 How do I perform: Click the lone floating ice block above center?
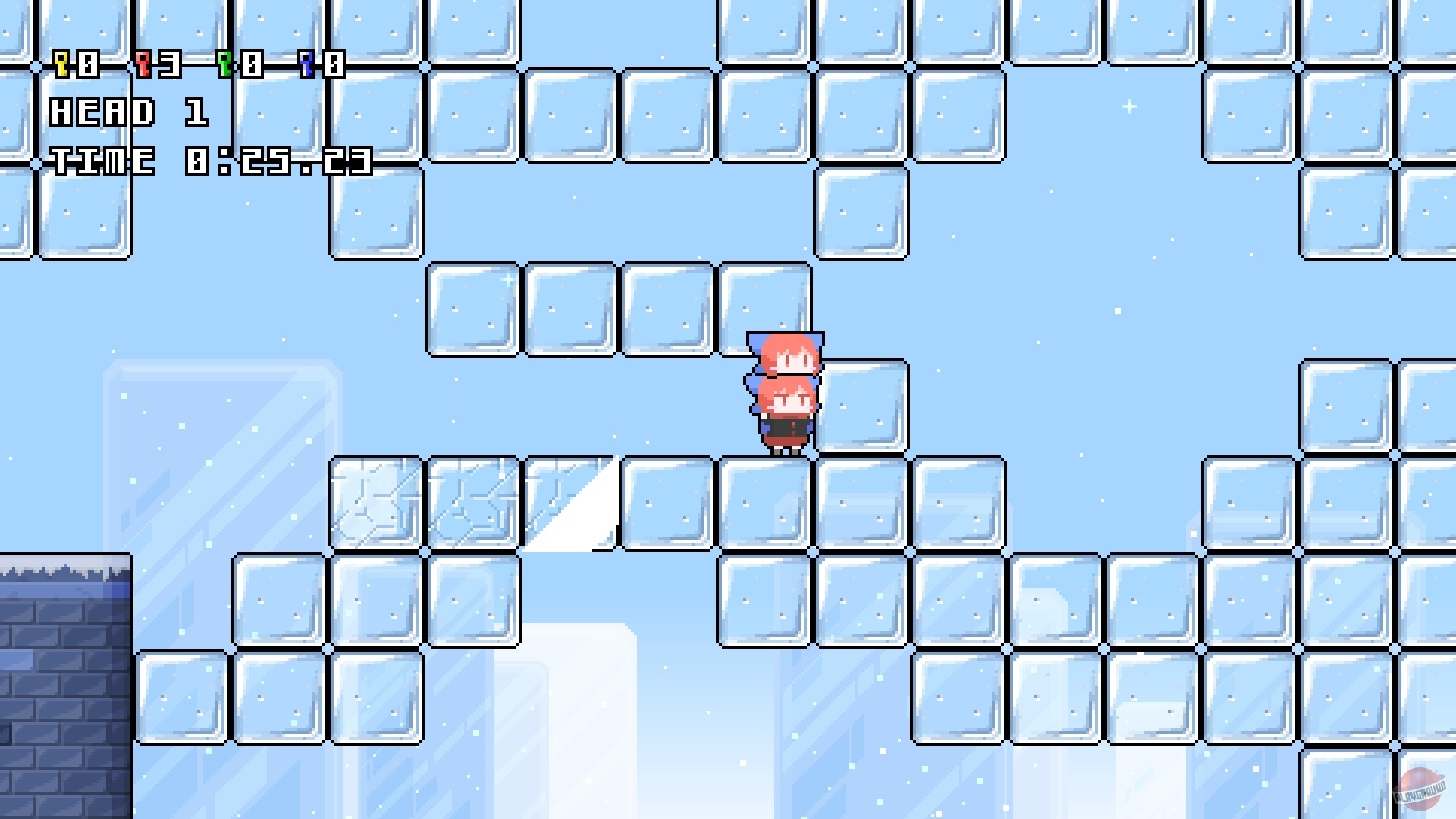[x=861, y=212]
